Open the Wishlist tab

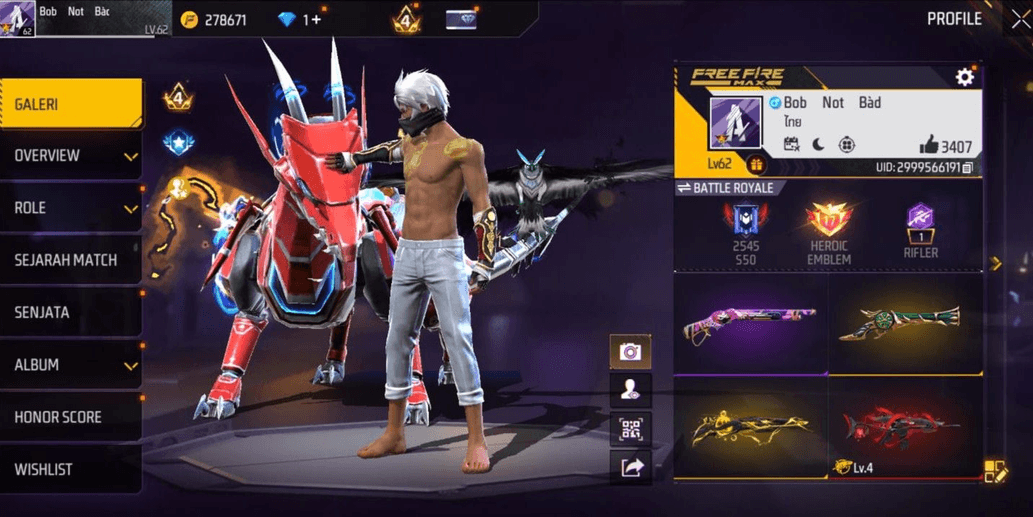click(70, 469)
